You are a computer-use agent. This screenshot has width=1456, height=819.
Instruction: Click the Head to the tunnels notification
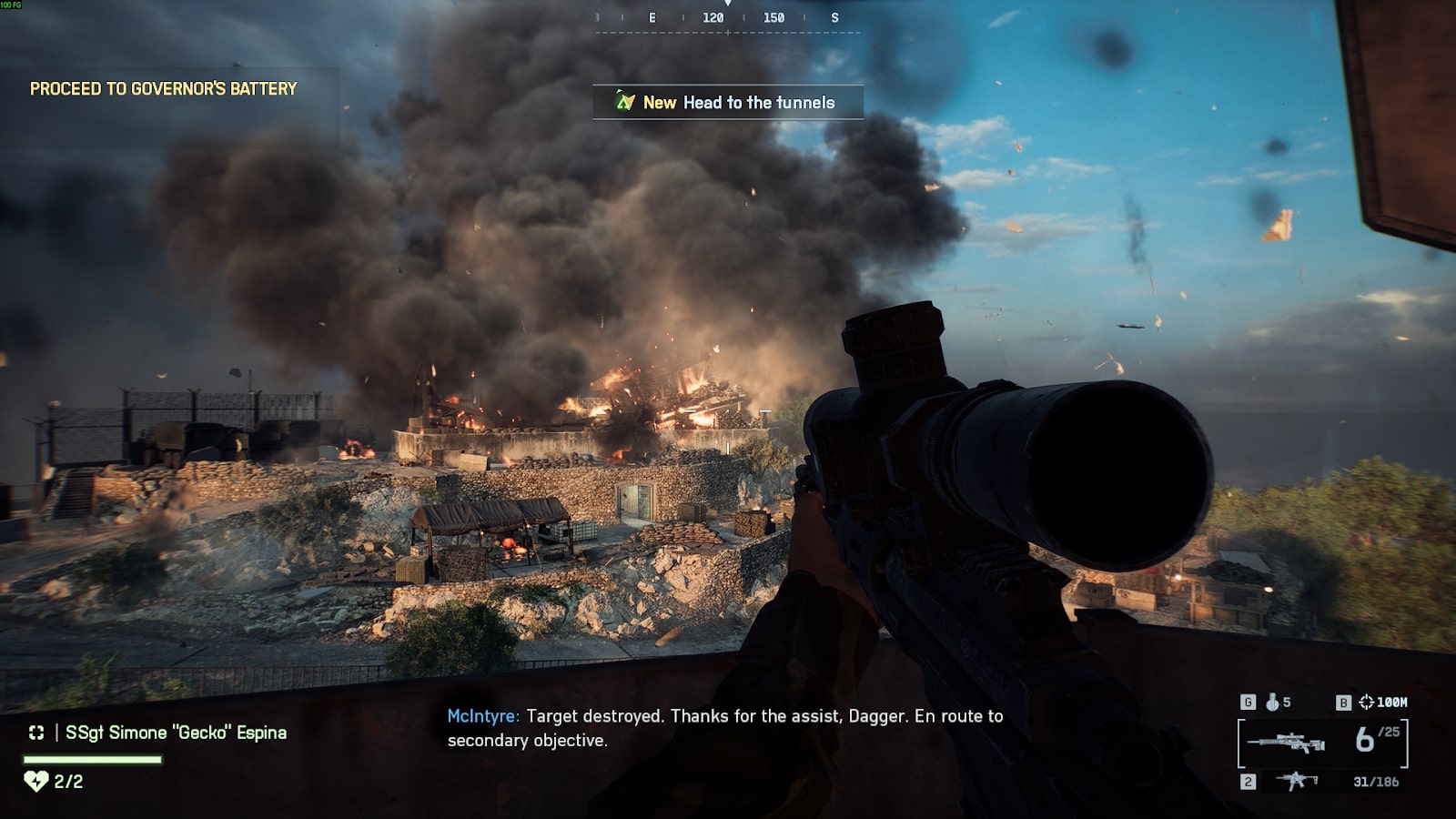tap(728, 103)
